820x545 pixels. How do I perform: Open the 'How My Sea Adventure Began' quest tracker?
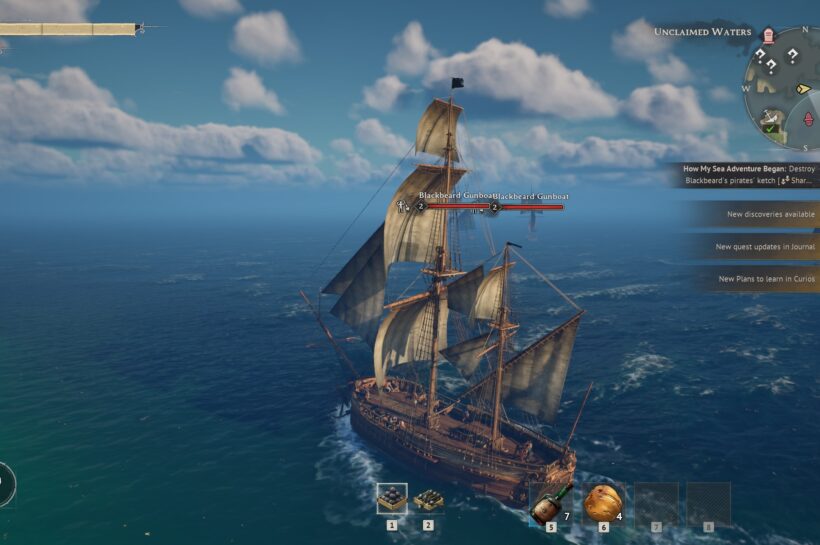(x=749, y=175)
